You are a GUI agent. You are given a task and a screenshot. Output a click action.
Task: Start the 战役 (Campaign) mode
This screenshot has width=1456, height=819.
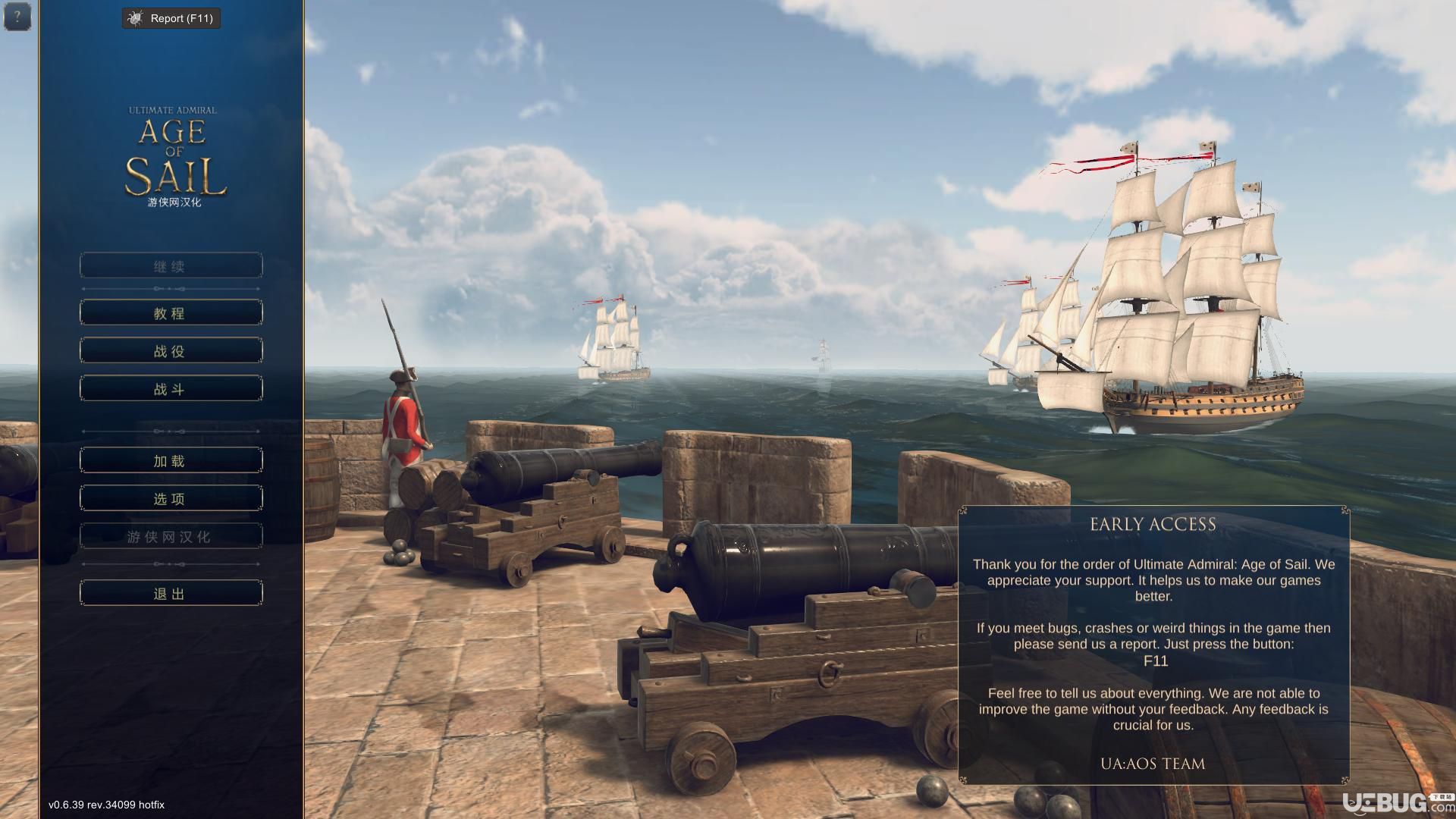coord(171,350)
